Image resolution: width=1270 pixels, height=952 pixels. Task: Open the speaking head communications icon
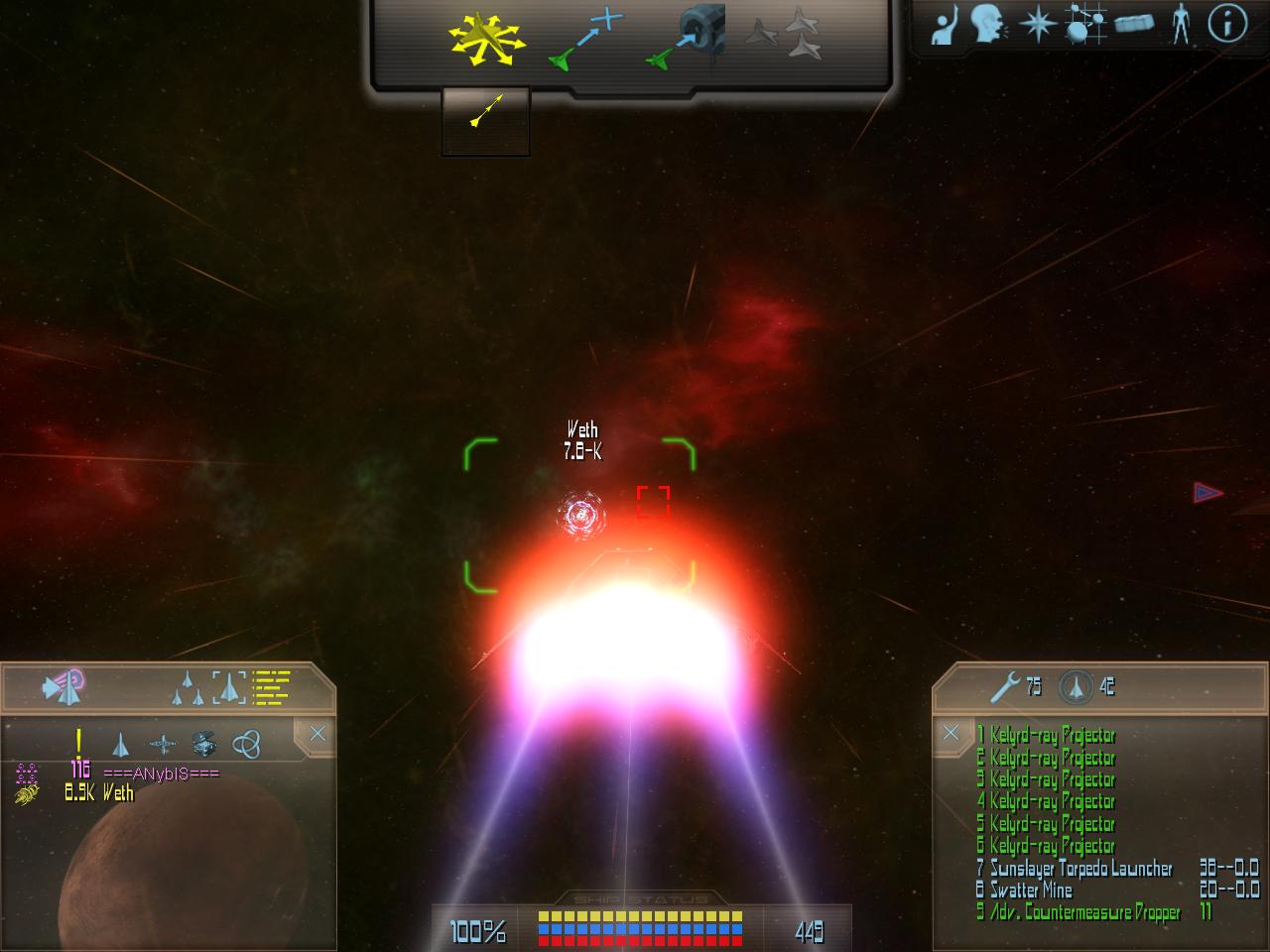[989, 24]
